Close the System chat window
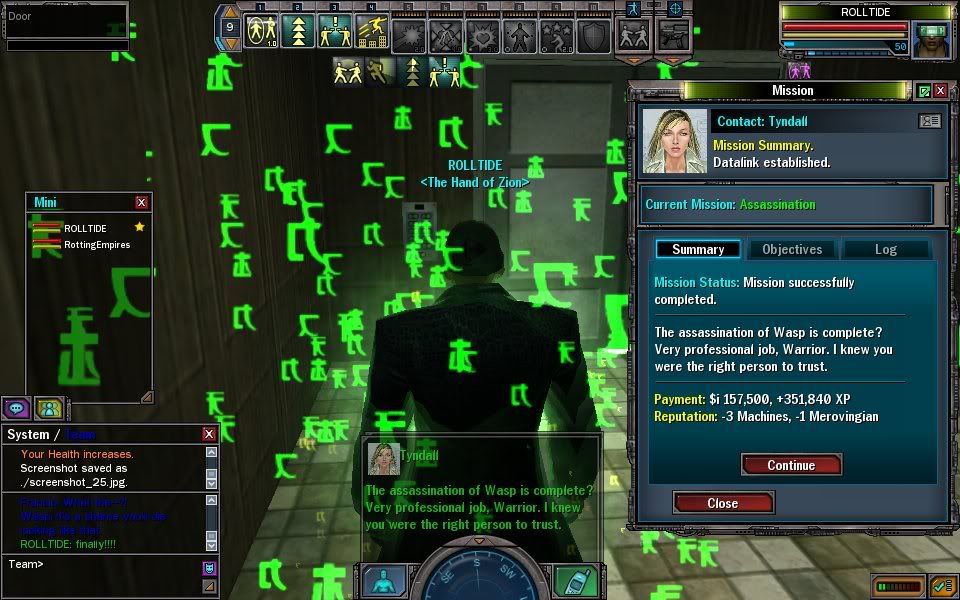Viewport: 960px width, 600px height. click(209, 434)
